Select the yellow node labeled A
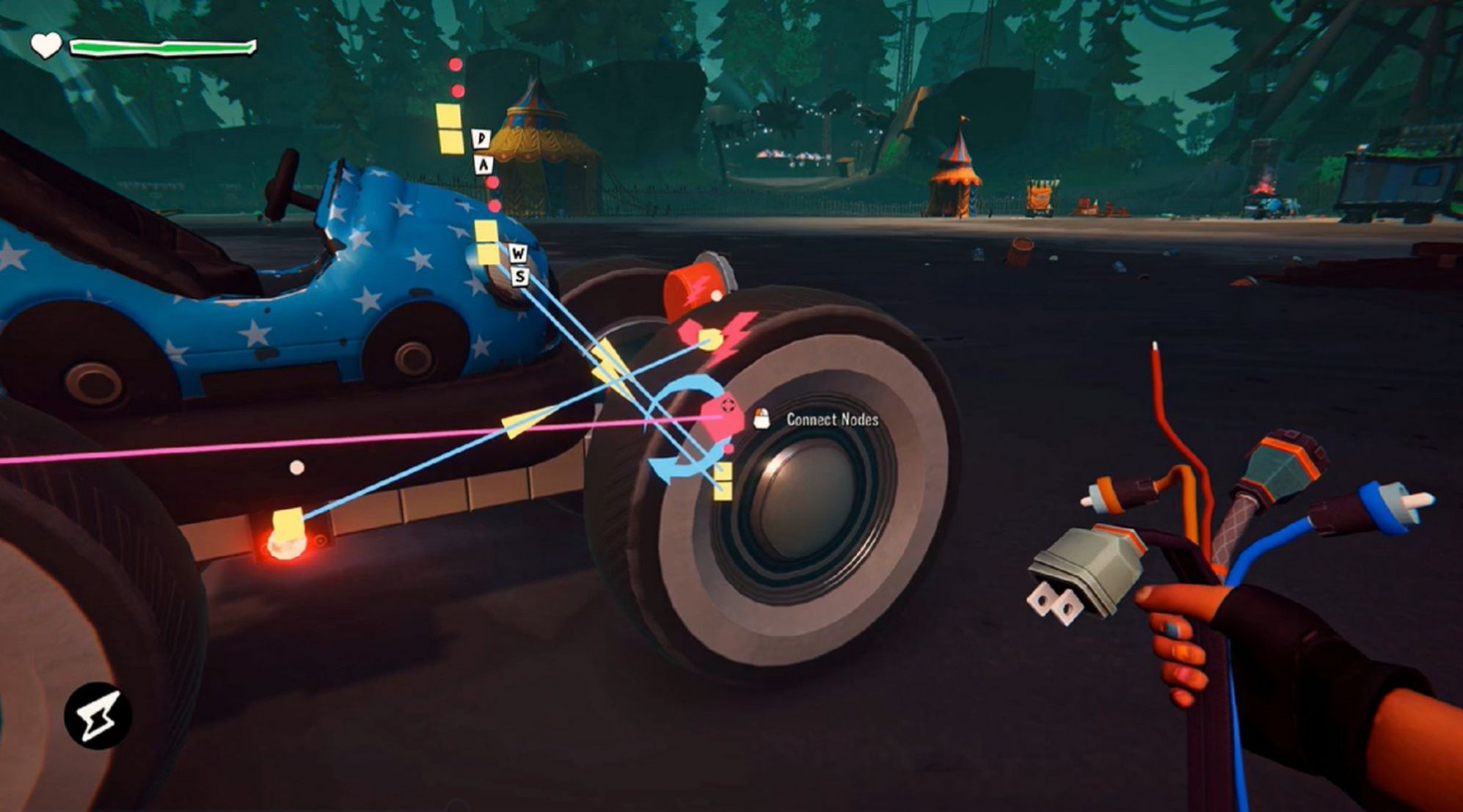Viewport: 1463px width, 812px height. point(450,142)
